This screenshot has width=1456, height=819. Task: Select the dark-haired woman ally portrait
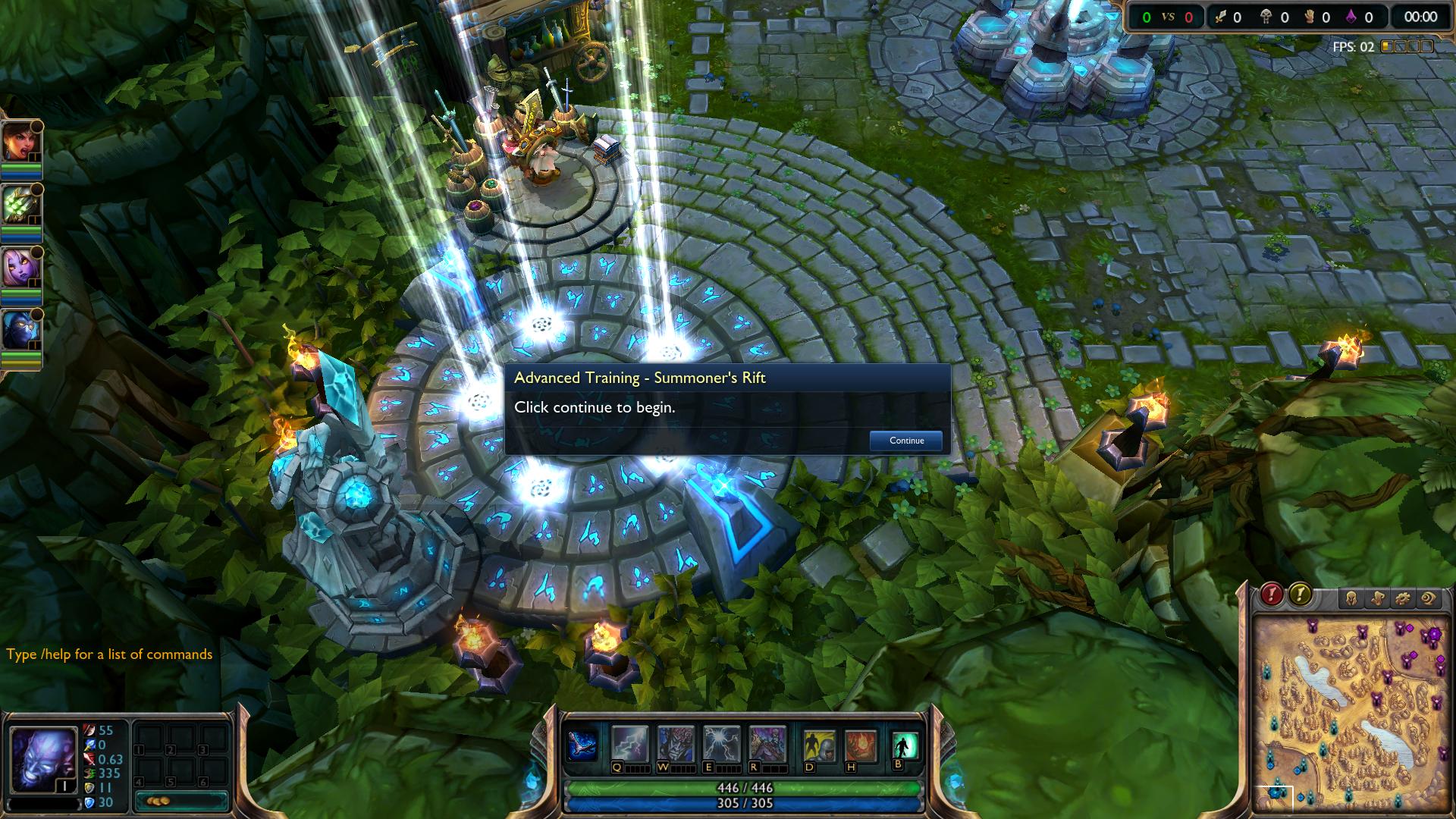click(x=20, y=142)
